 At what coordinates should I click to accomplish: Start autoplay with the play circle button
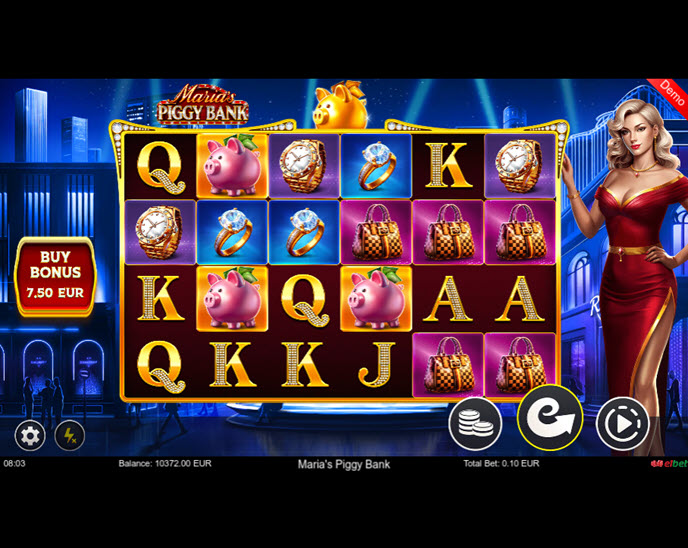(622, 425)
